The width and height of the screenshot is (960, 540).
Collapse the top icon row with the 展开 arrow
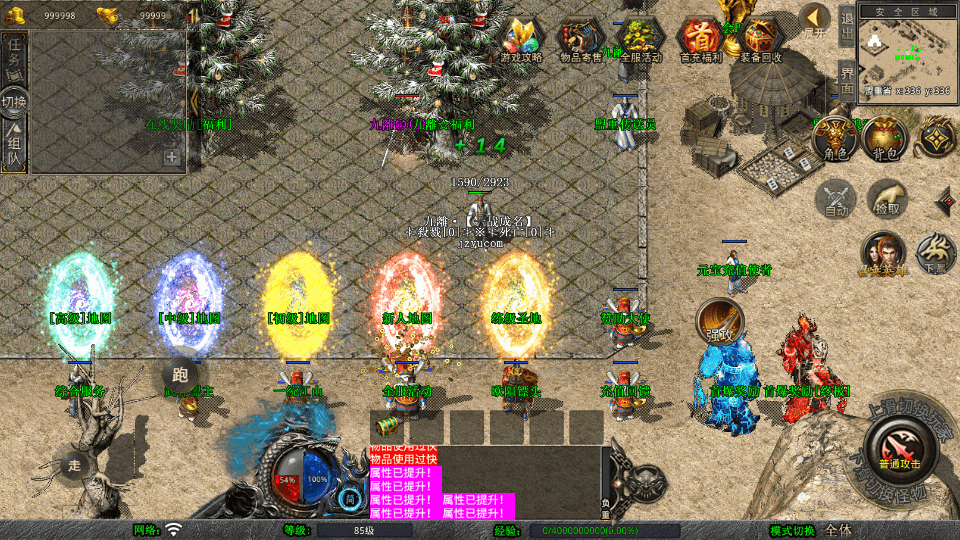[816, 20]
